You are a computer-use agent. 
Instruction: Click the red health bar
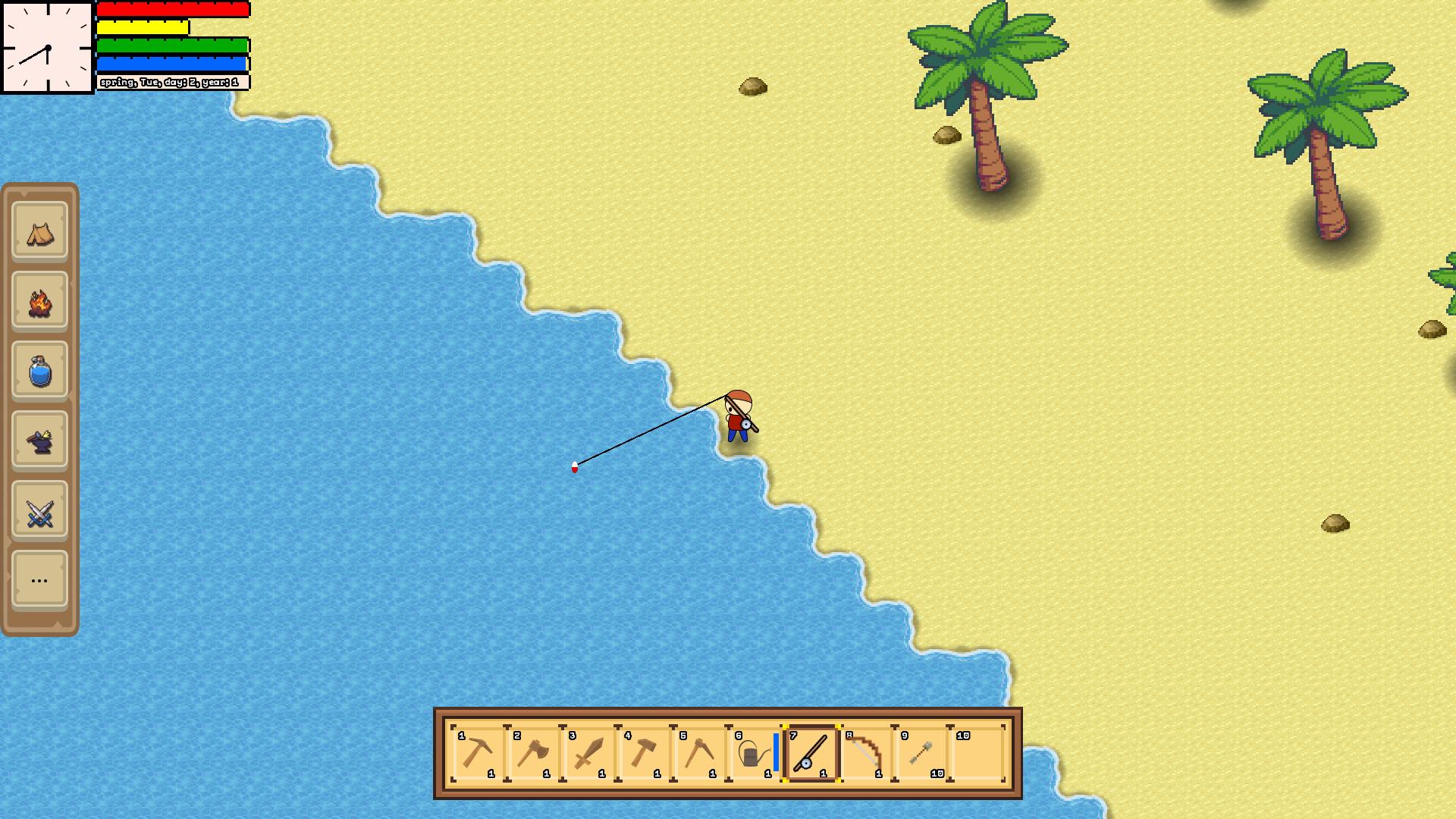point(172,10)
